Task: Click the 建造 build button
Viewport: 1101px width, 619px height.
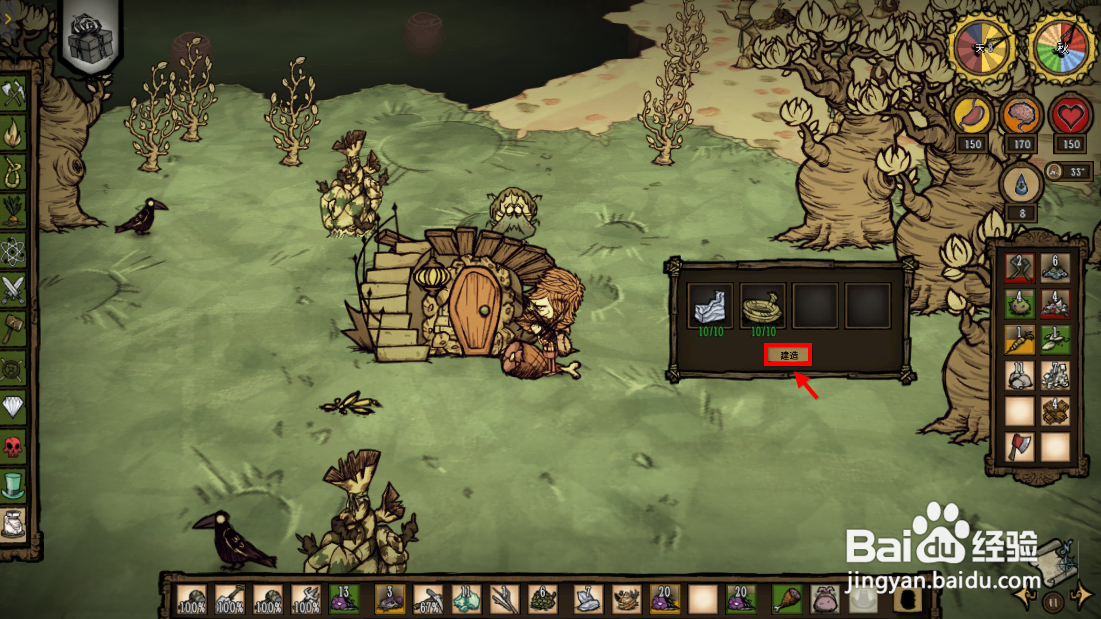Action: (787, 354)
